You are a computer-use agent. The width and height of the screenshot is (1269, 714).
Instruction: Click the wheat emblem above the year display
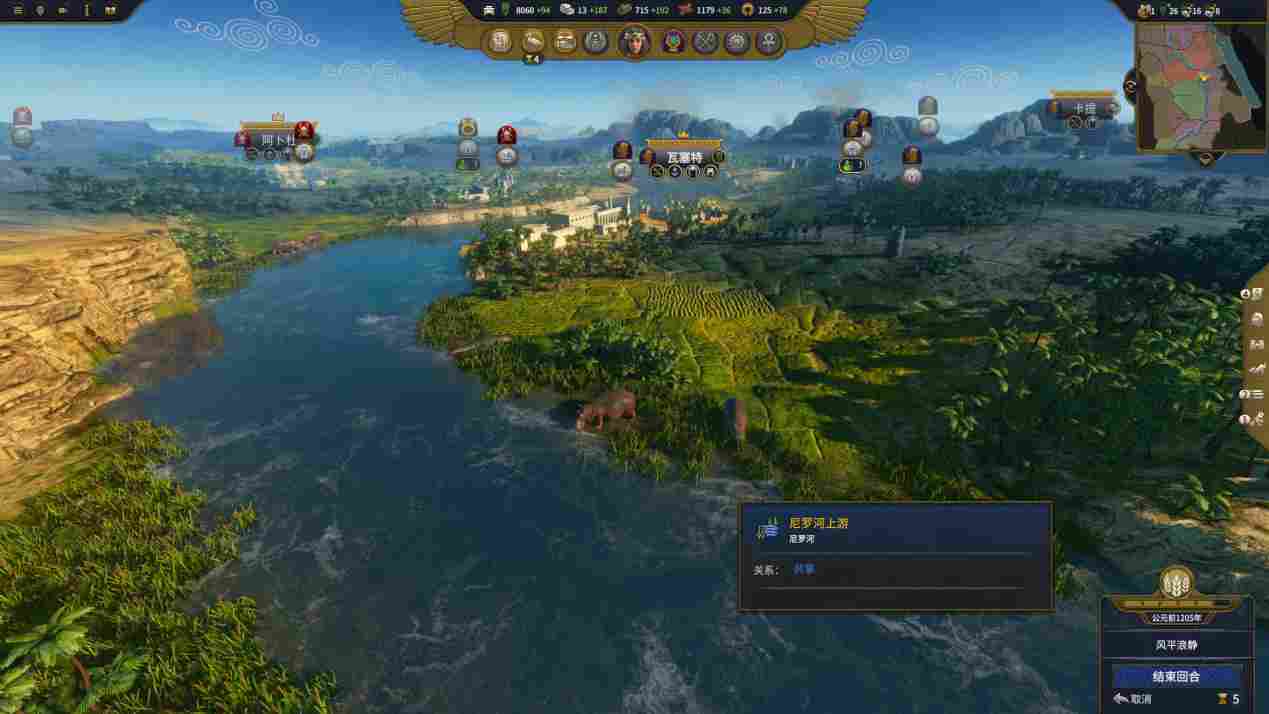pyautogui.click(x=1176, y=583)
